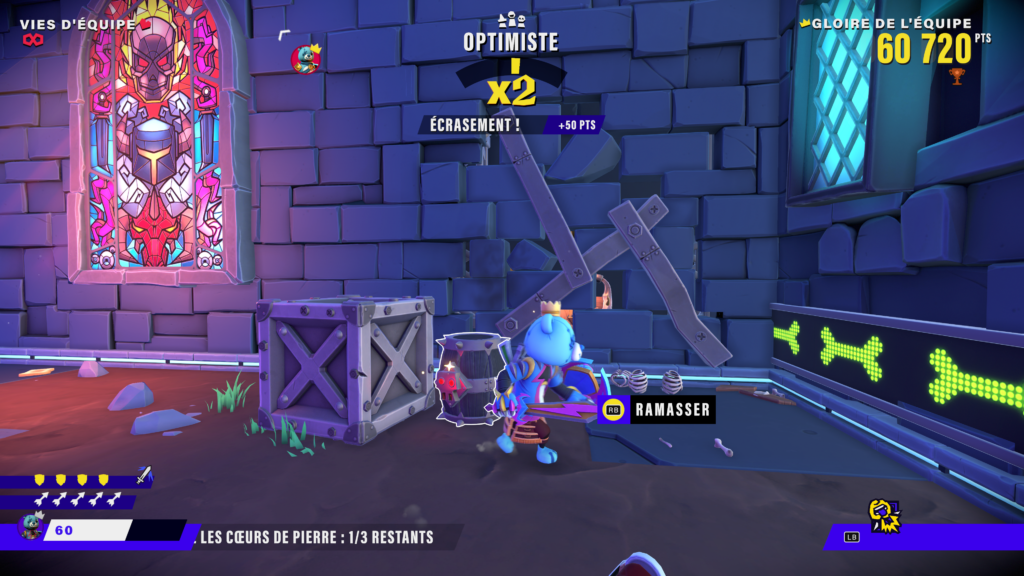Viewport: 1024px width, 576px height.
Task: Activate the yellow character ability icon
Action: [882, 514]
